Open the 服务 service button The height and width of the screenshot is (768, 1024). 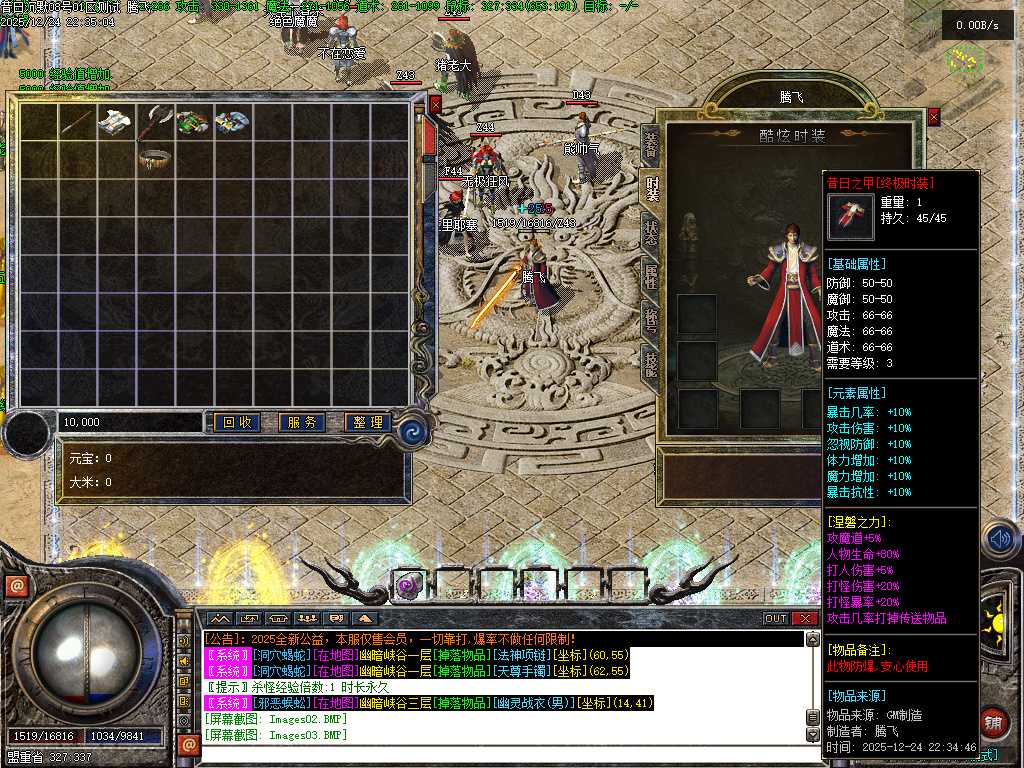point(301,423)
